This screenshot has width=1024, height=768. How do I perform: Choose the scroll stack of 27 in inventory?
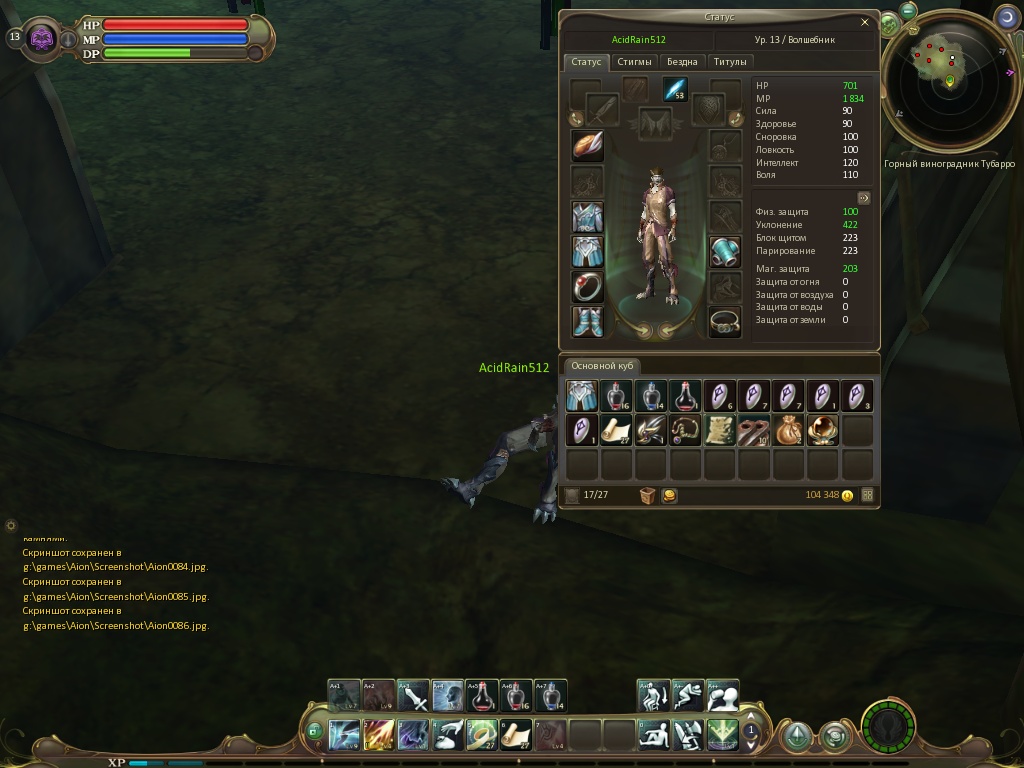point(616,430)
